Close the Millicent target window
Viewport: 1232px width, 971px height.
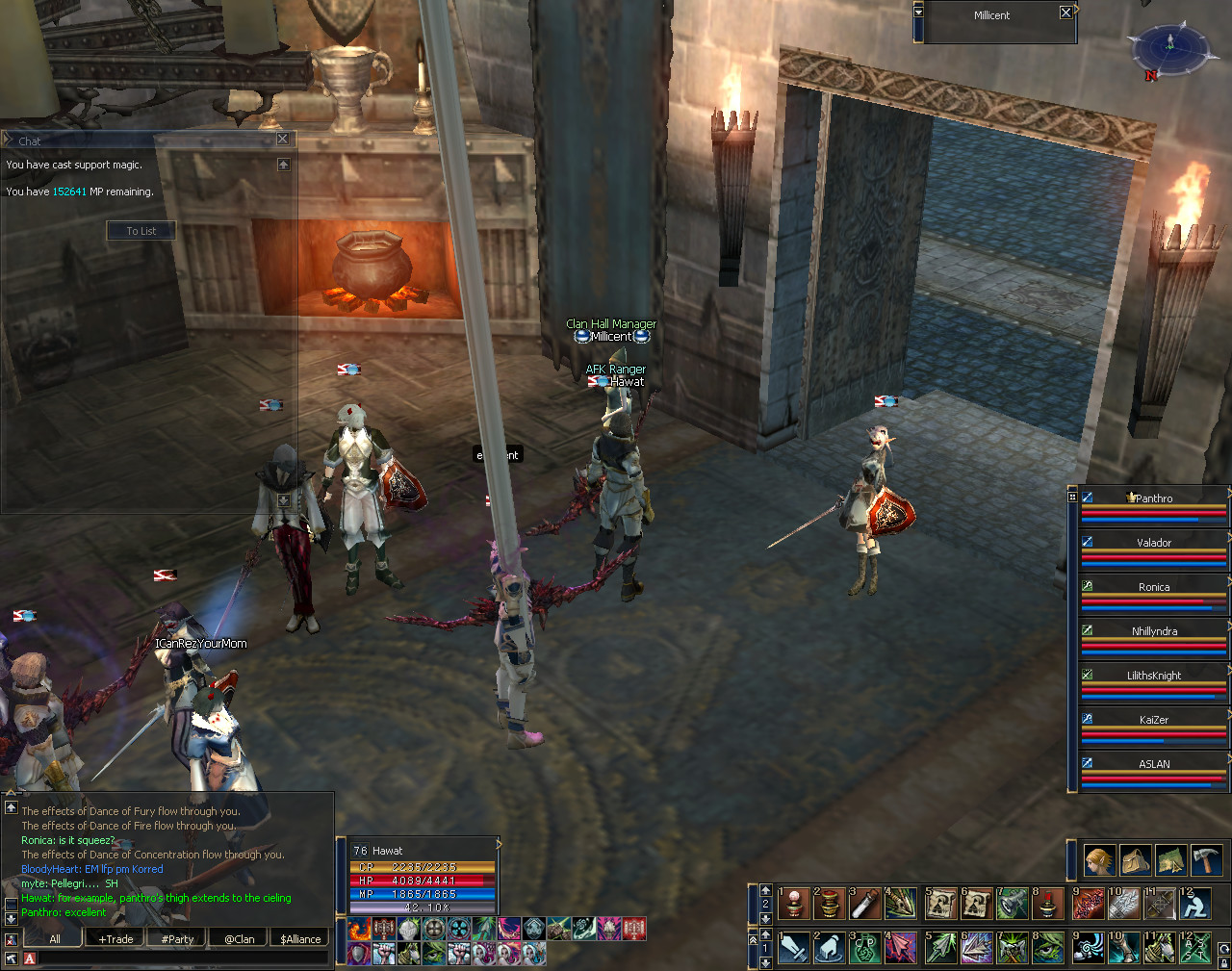(x=1065, y=13)
